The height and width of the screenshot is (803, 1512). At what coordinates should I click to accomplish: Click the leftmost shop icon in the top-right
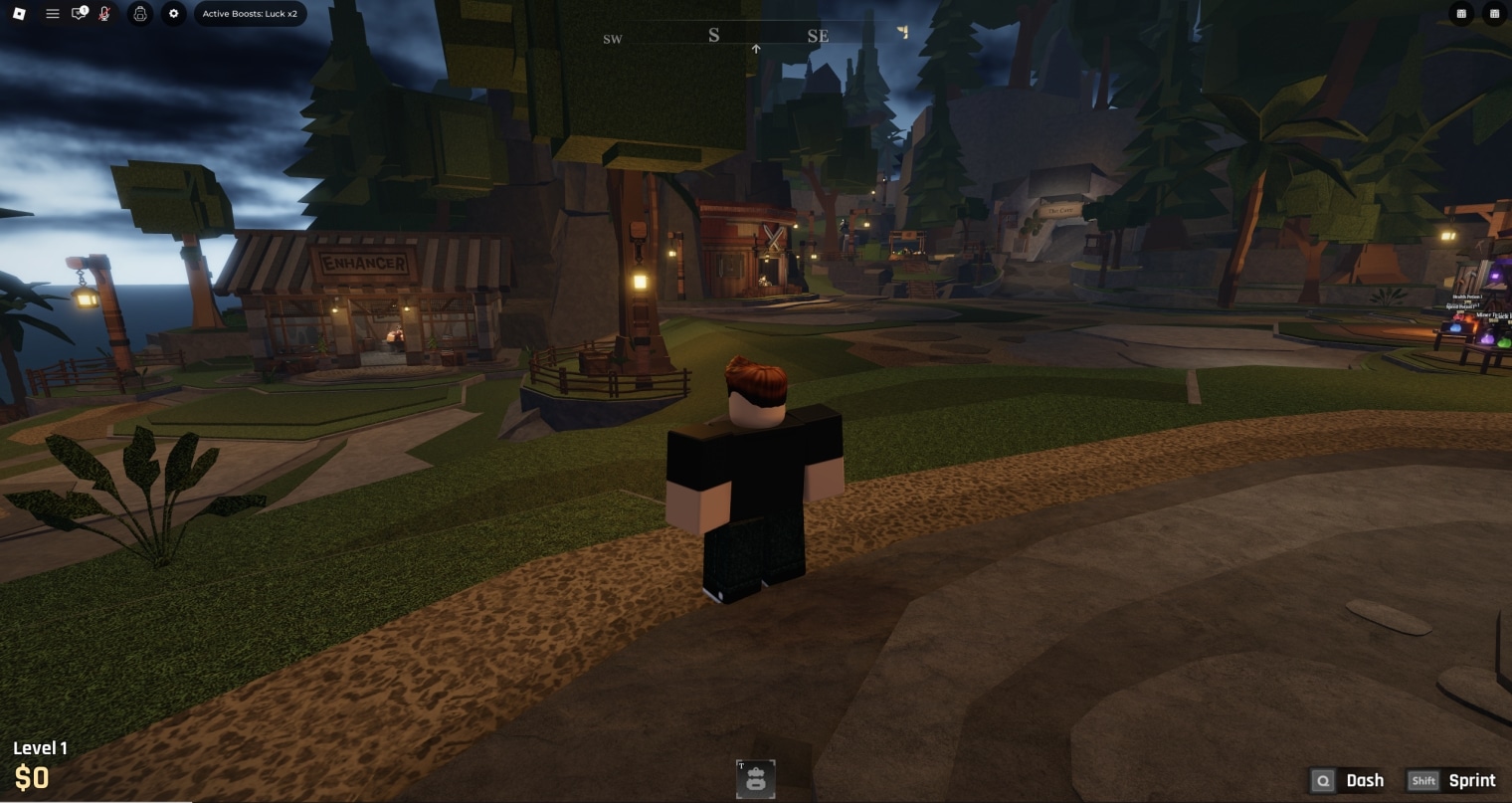pos(1460,14)
